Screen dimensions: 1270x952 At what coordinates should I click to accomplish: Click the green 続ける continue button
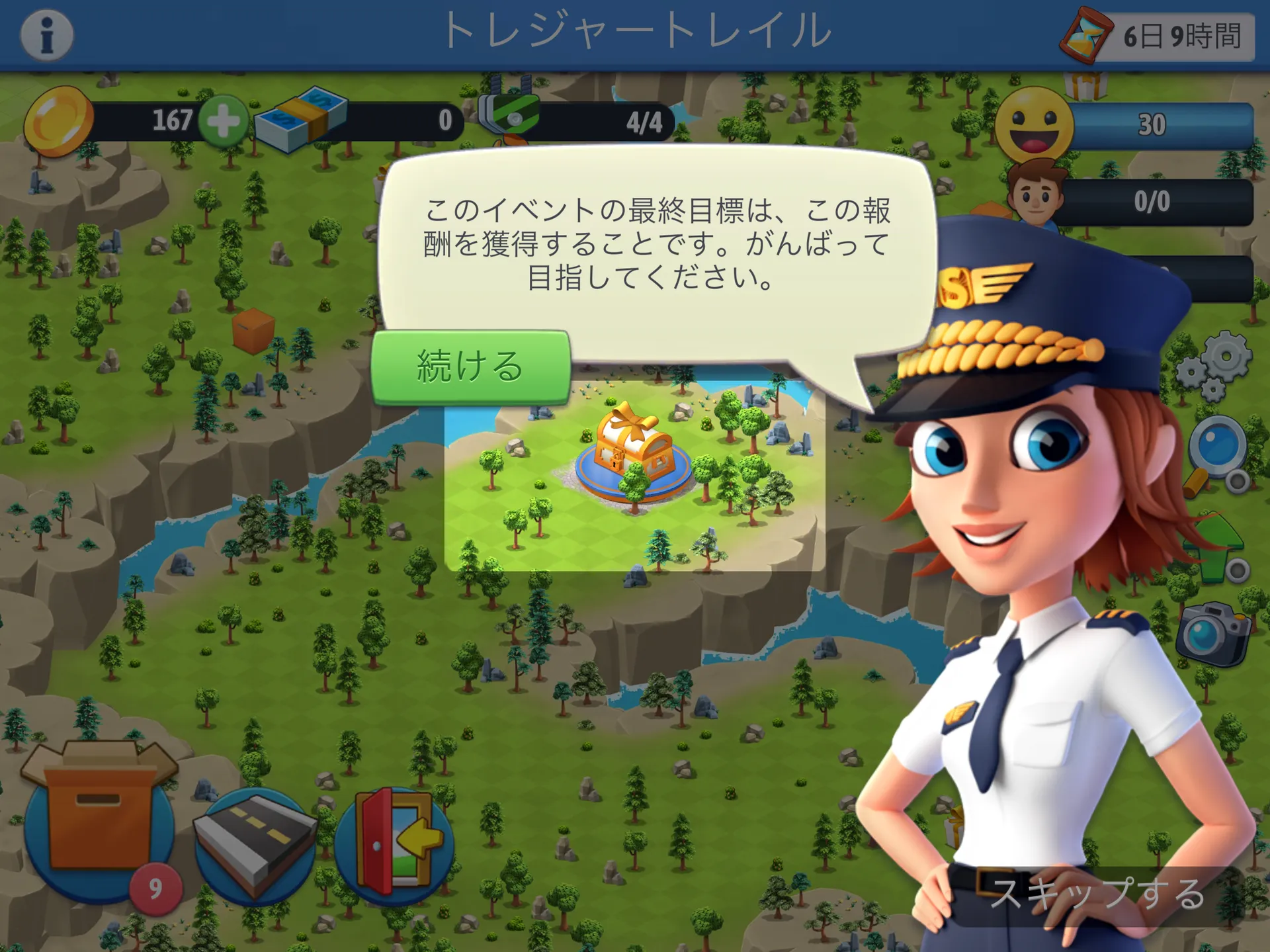point(470,367)
